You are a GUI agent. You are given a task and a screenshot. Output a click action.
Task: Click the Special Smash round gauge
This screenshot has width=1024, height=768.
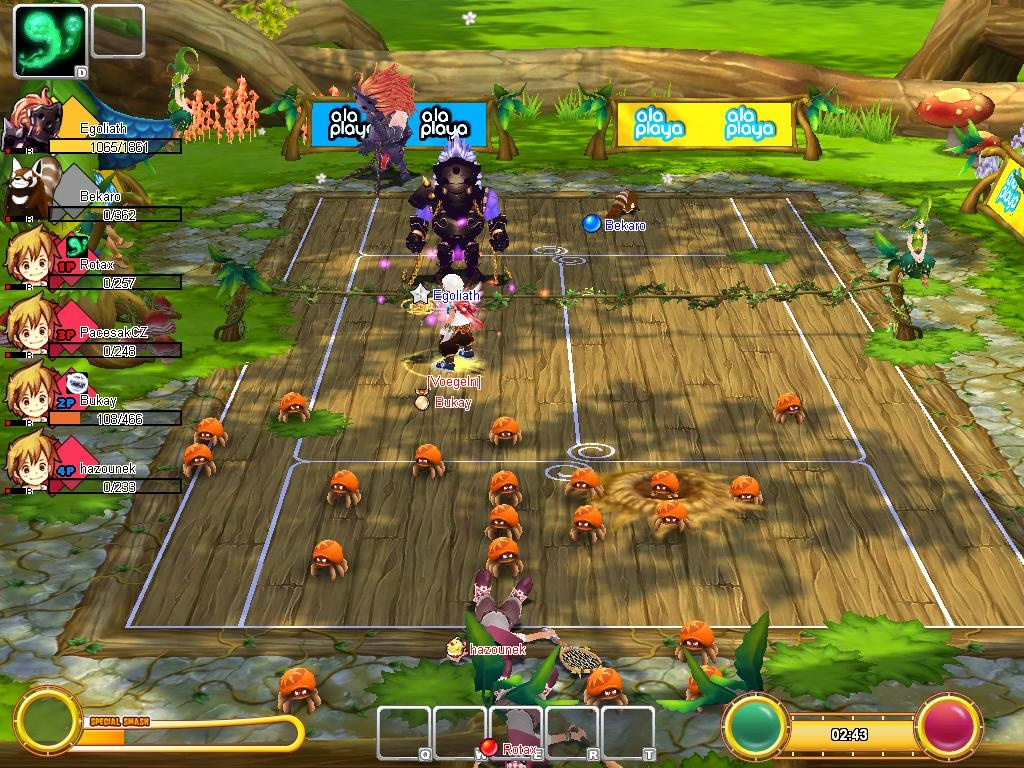(47, 718)
